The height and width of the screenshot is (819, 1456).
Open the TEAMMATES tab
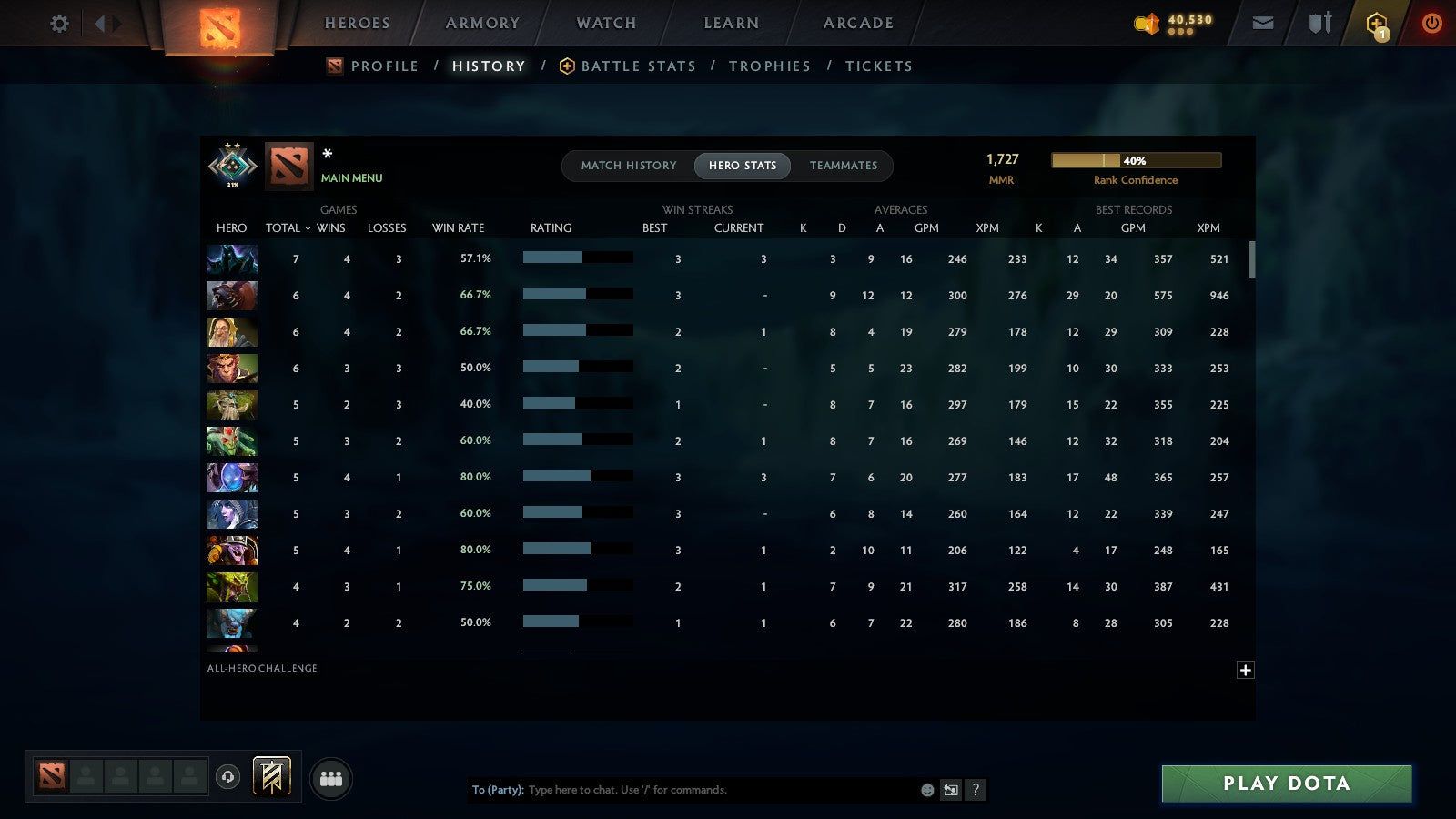point(844,166)
